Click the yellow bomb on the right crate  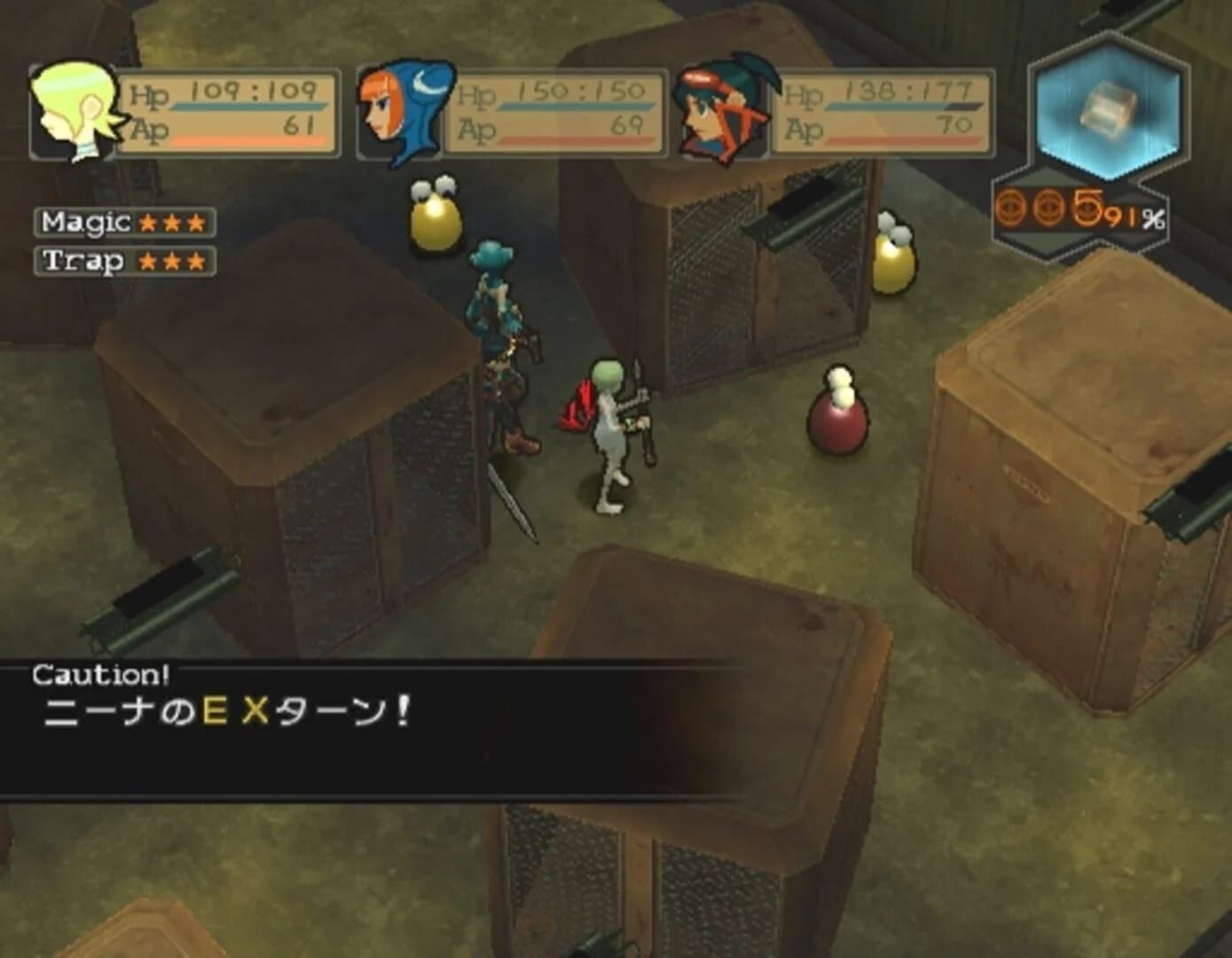[894, 263]
